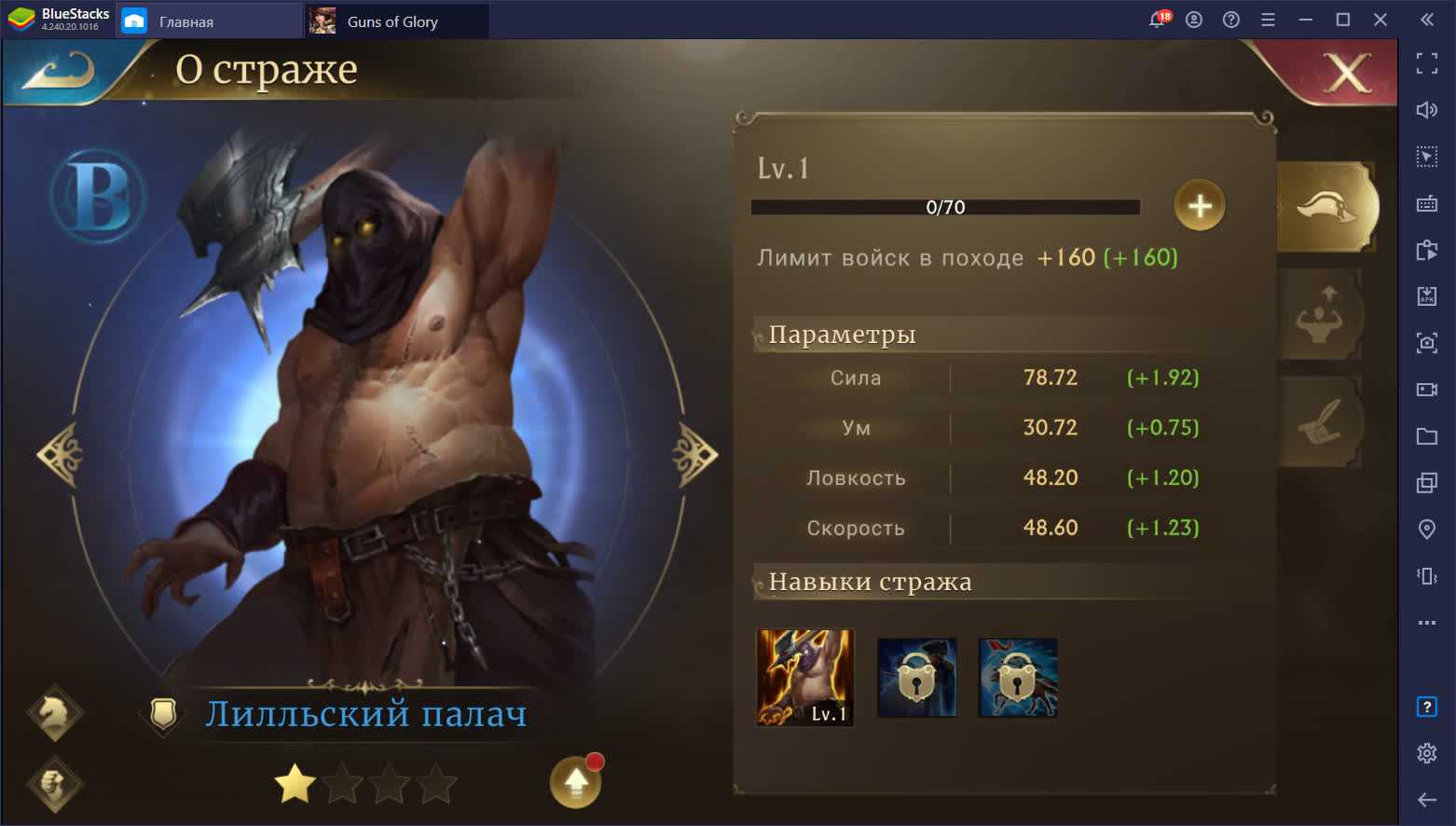
Task: Open the quill and hand tab
Action: point(1320,422)
